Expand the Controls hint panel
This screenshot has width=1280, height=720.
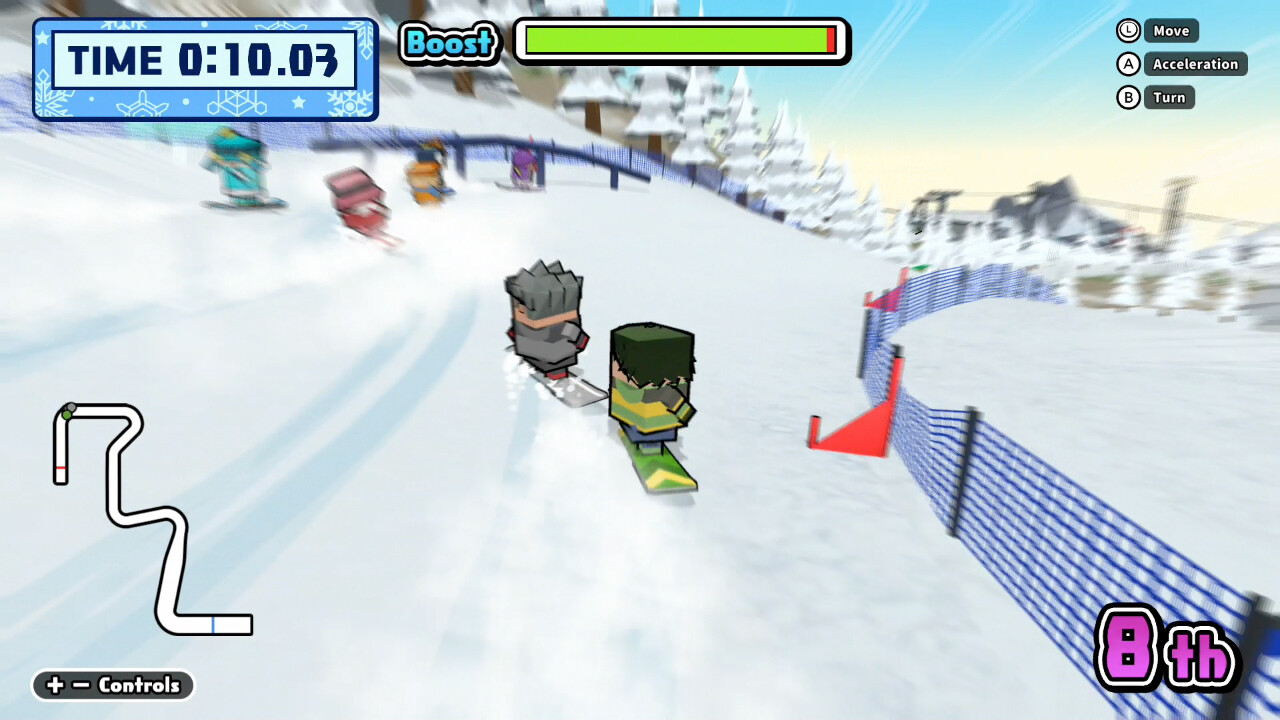(x=112, y=686)
